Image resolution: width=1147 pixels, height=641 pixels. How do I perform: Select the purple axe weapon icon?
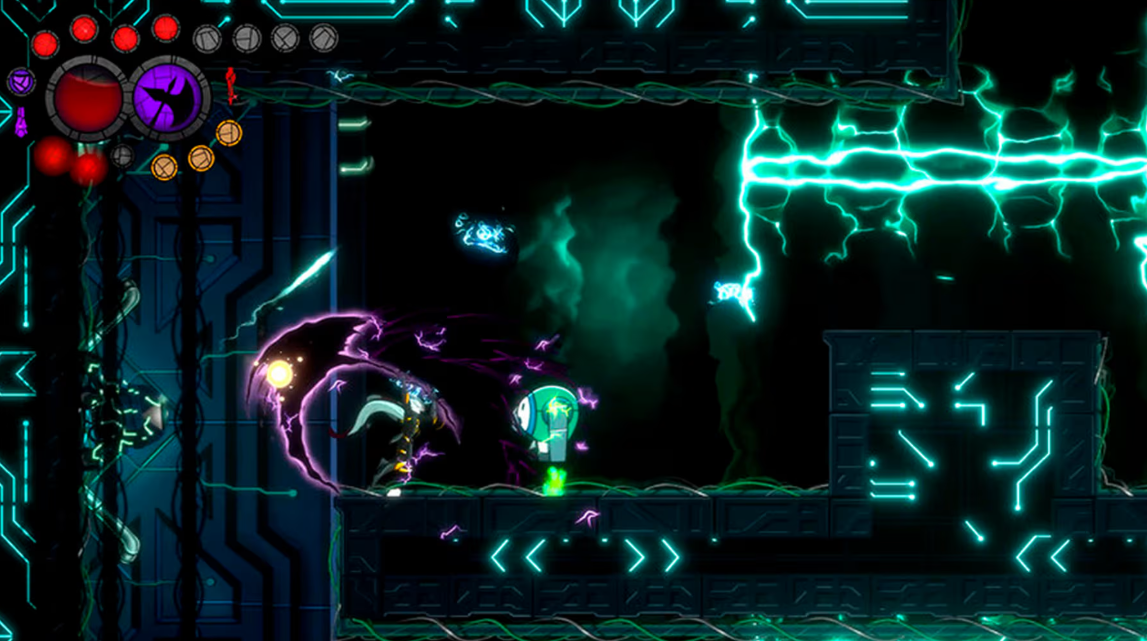point(168,98)
